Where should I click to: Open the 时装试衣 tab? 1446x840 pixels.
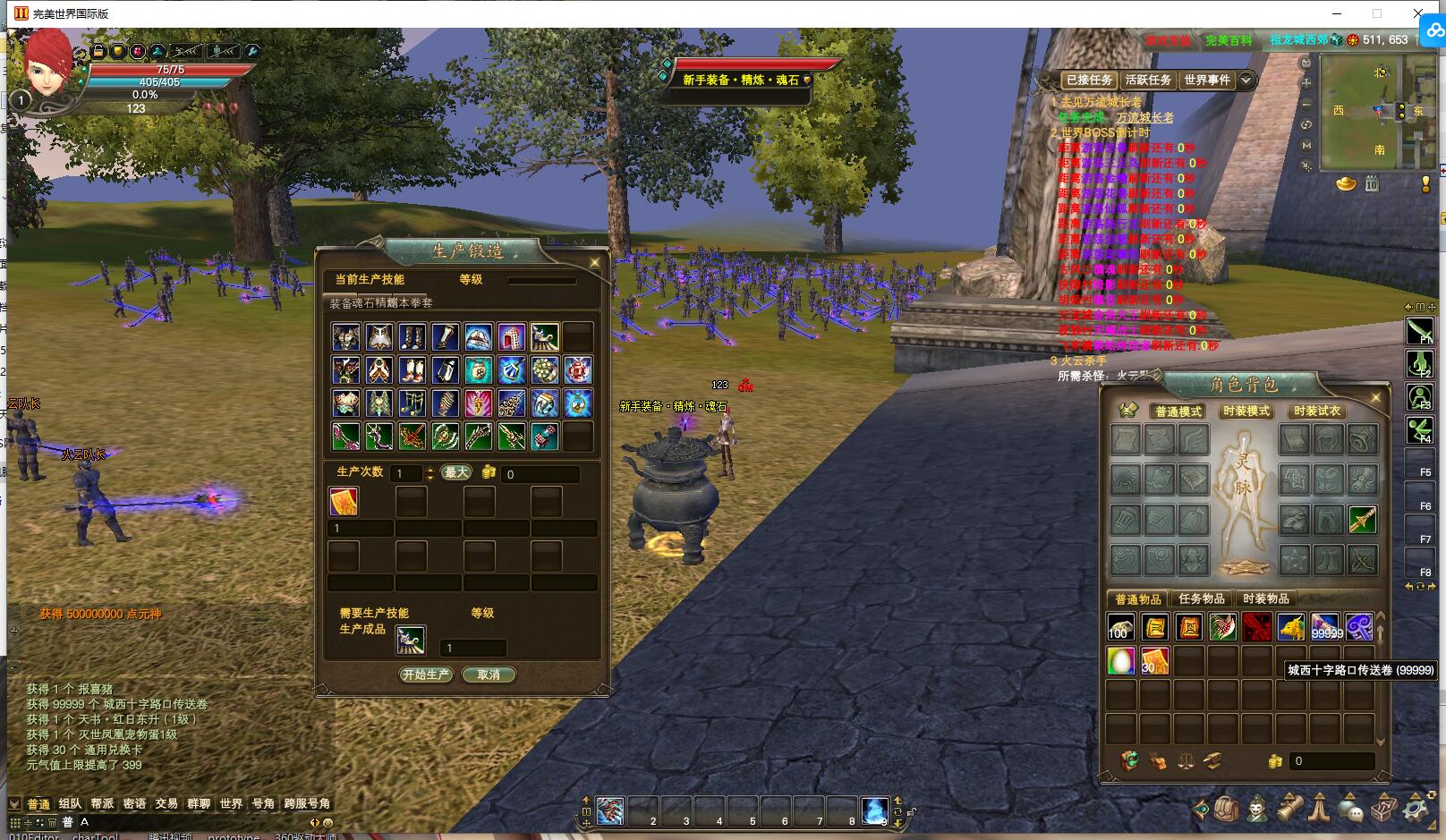pyautogui.click(x=1317, y=411)
